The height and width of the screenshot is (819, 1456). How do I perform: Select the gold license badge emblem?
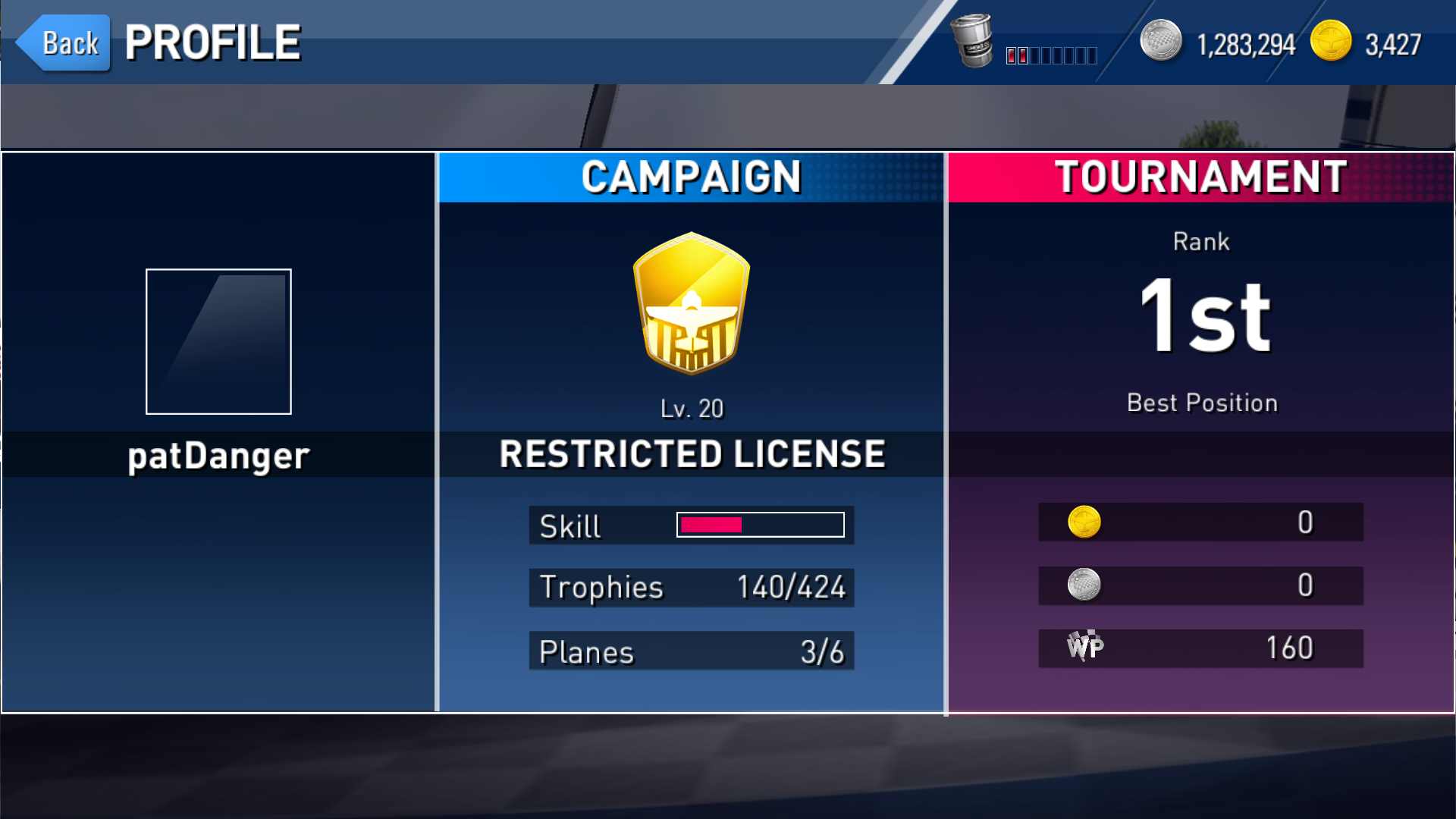pyautogui.click(x=691, y=303)
